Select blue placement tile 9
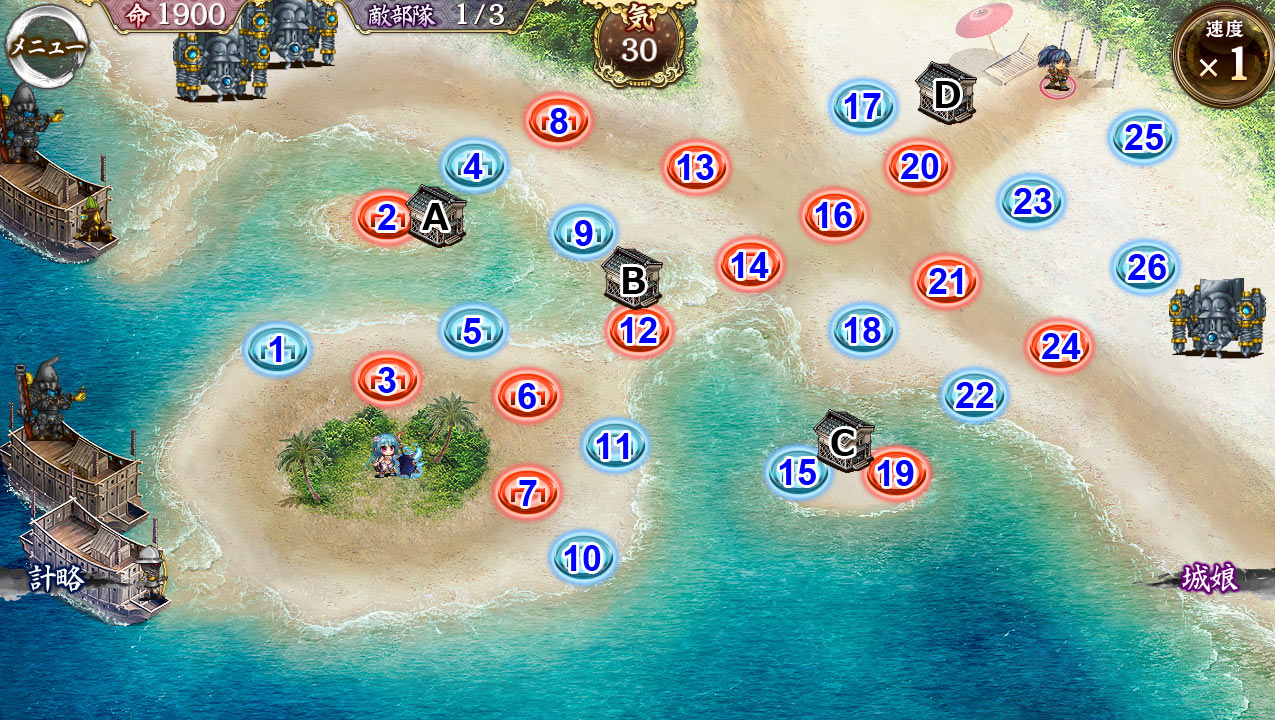This screenshot has height=720, width=1275. 583,233
